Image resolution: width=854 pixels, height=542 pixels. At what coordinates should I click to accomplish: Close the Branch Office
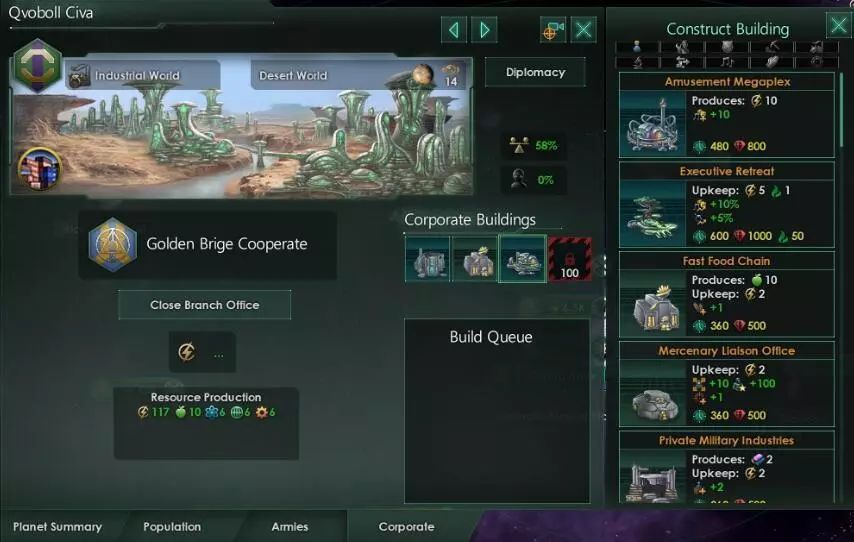coord(204,305)
